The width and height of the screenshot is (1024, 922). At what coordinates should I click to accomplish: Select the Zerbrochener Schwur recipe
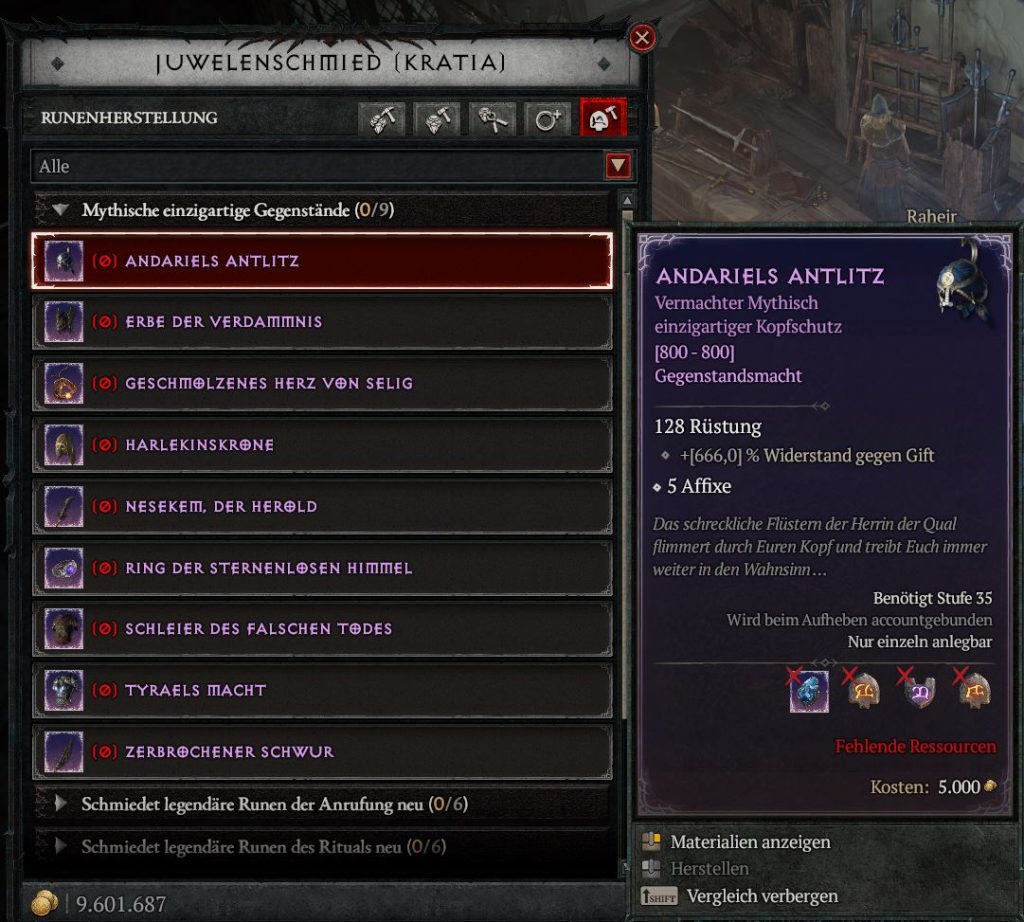[322, 752]
